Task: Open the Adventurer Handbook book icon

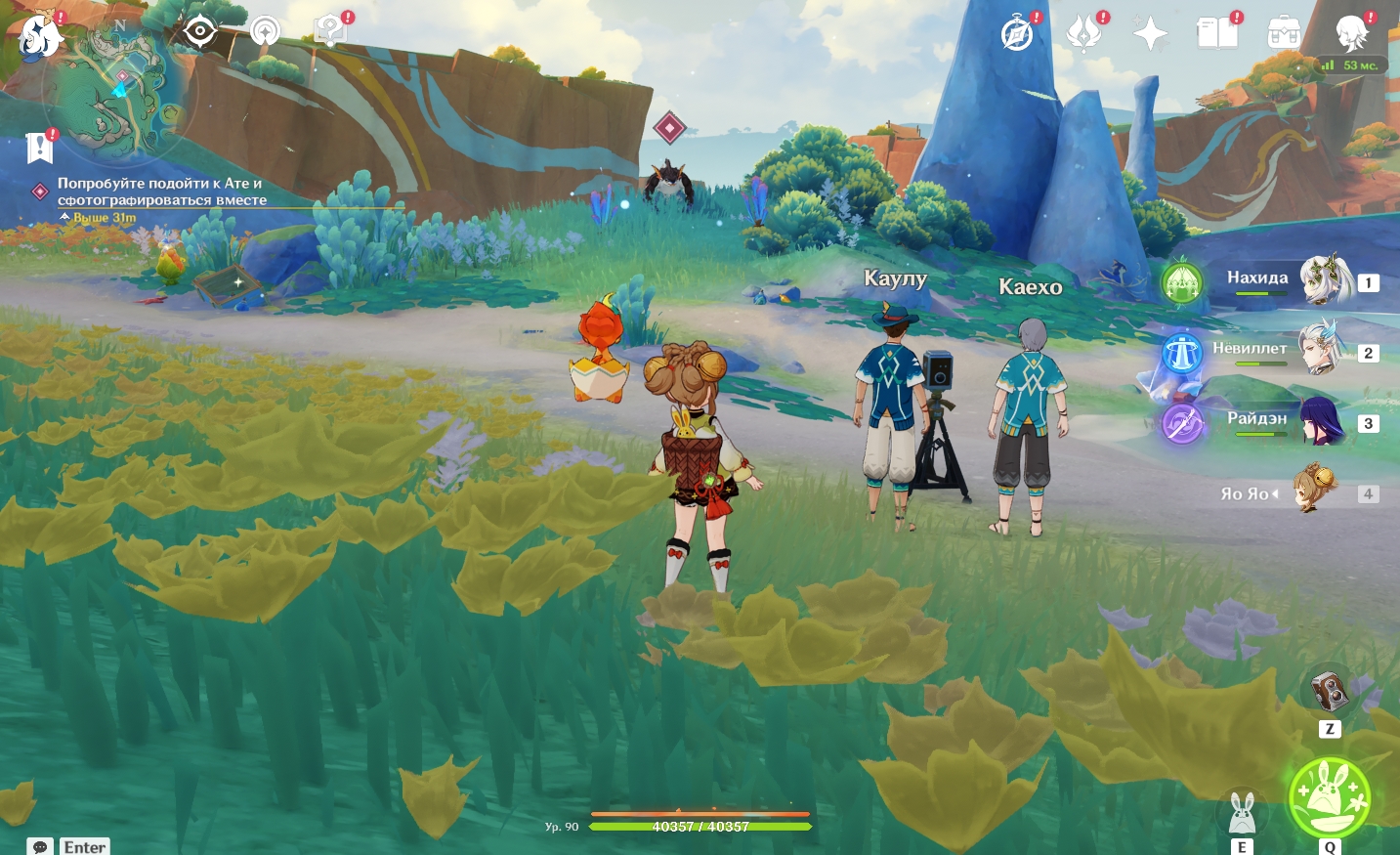Action: click(1217, 34)
